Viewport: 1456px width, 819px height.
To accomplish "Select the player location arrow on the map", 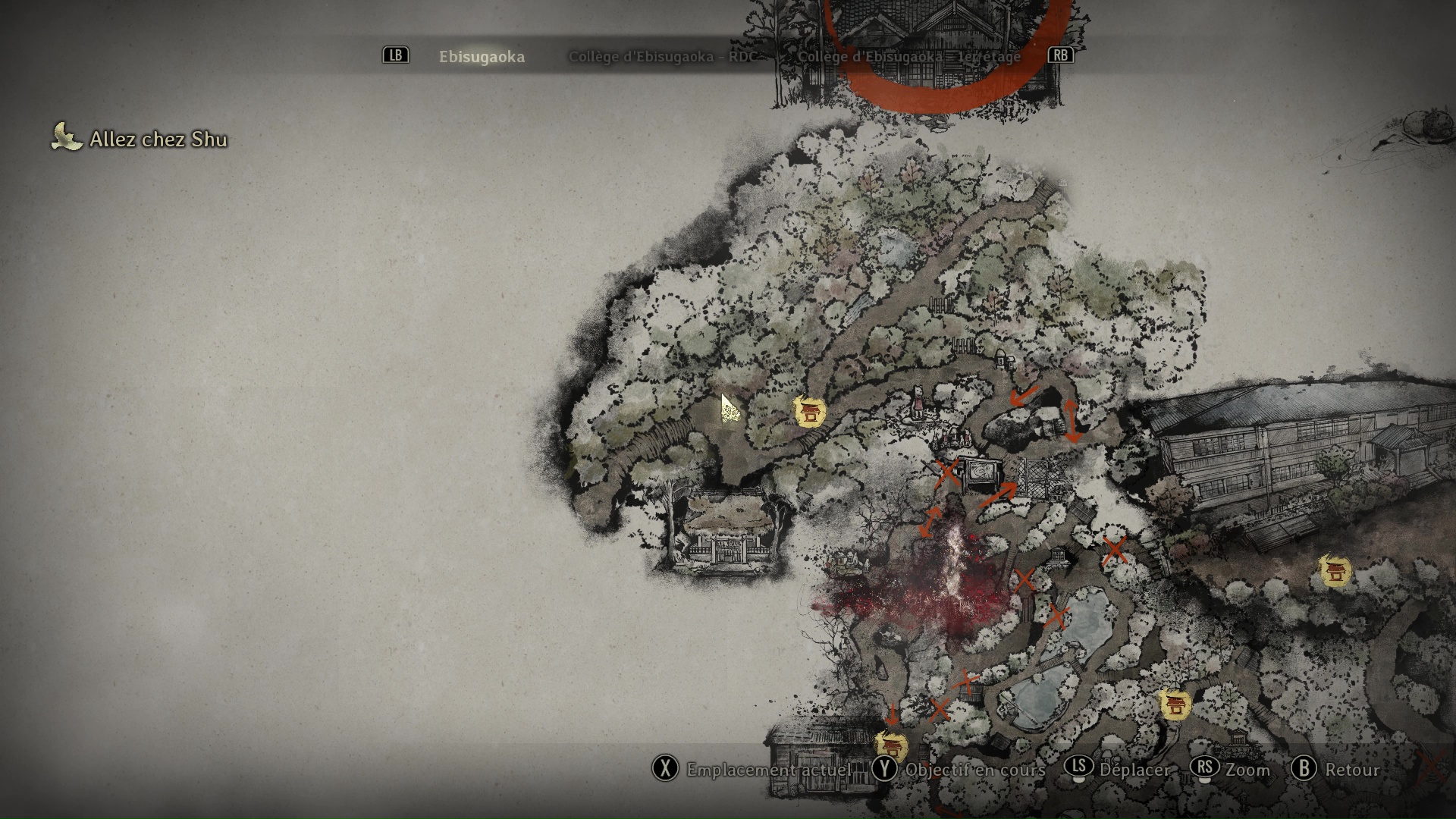I will coord(730,409).
